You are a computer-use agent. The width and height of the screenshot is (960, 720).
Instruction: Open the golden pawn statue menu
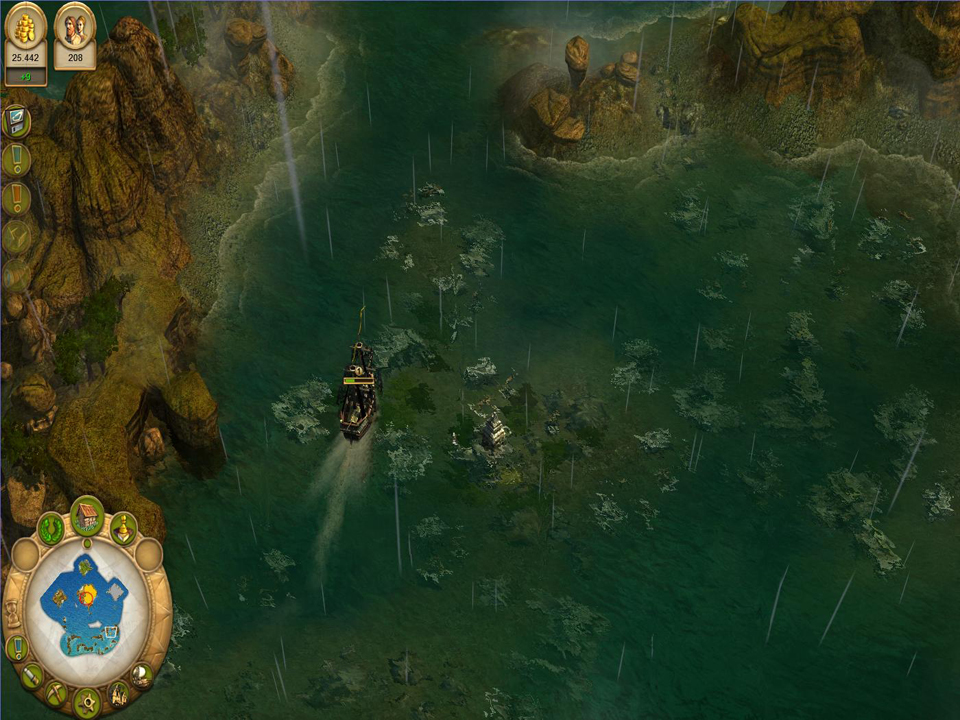click(123, 527)
